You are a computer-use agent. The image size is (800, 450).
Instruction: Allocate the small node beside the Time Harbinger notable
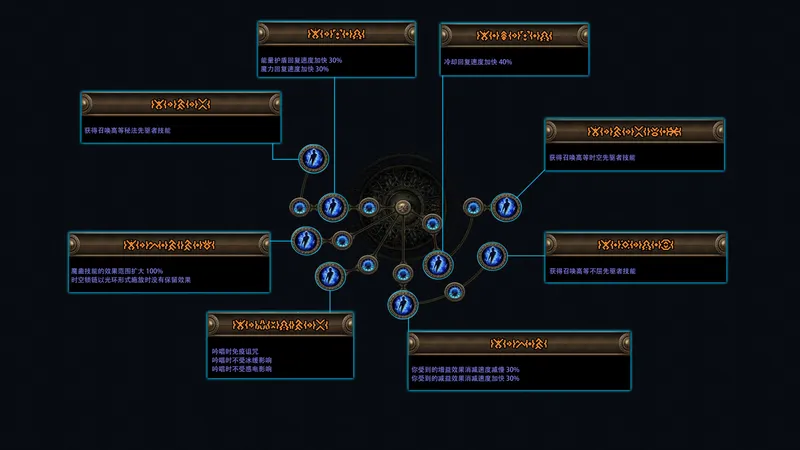pos(473,207)
